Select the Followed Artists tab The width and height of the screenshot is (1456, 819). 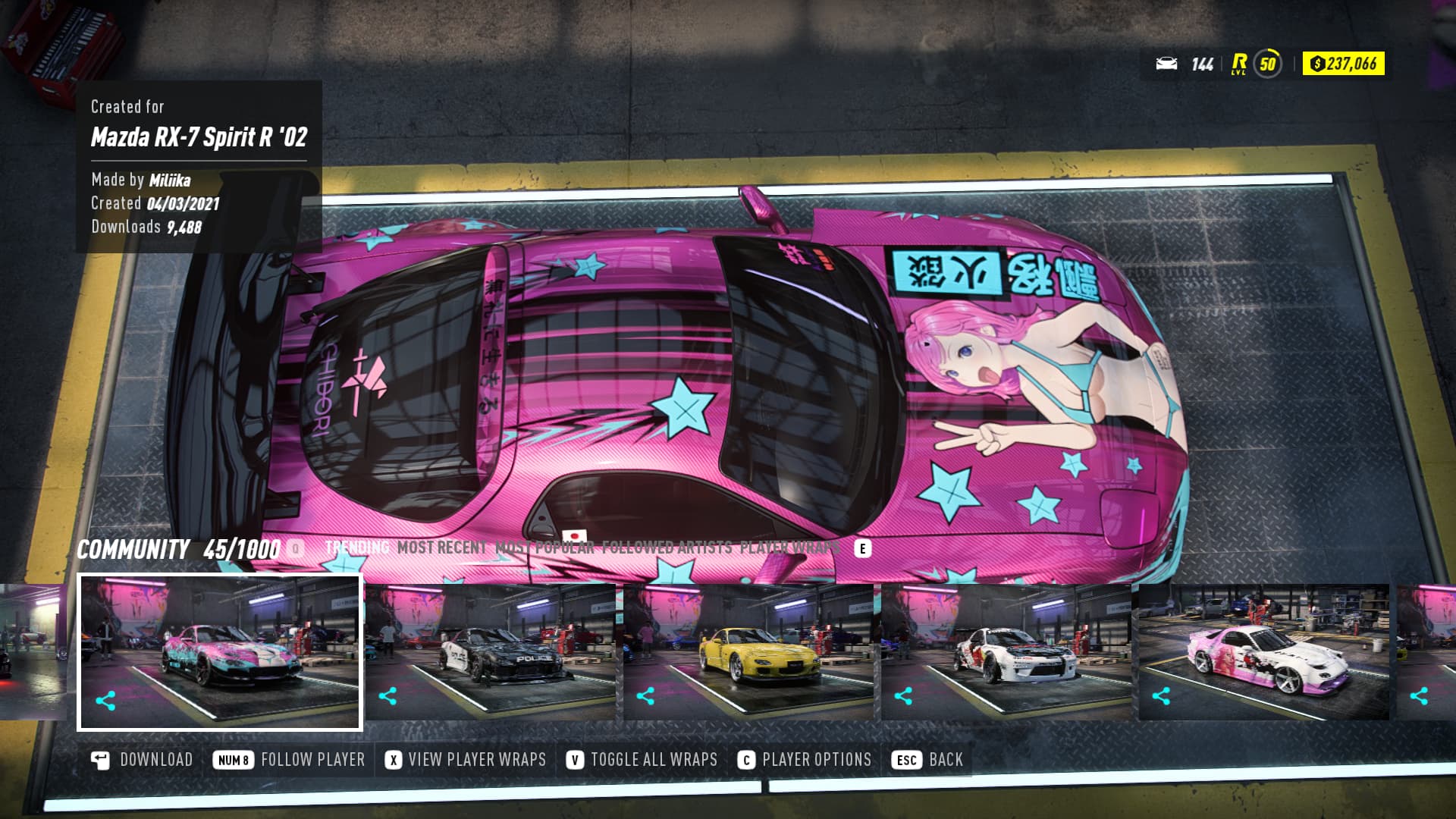pyautogui.click(x=667, y=548)
